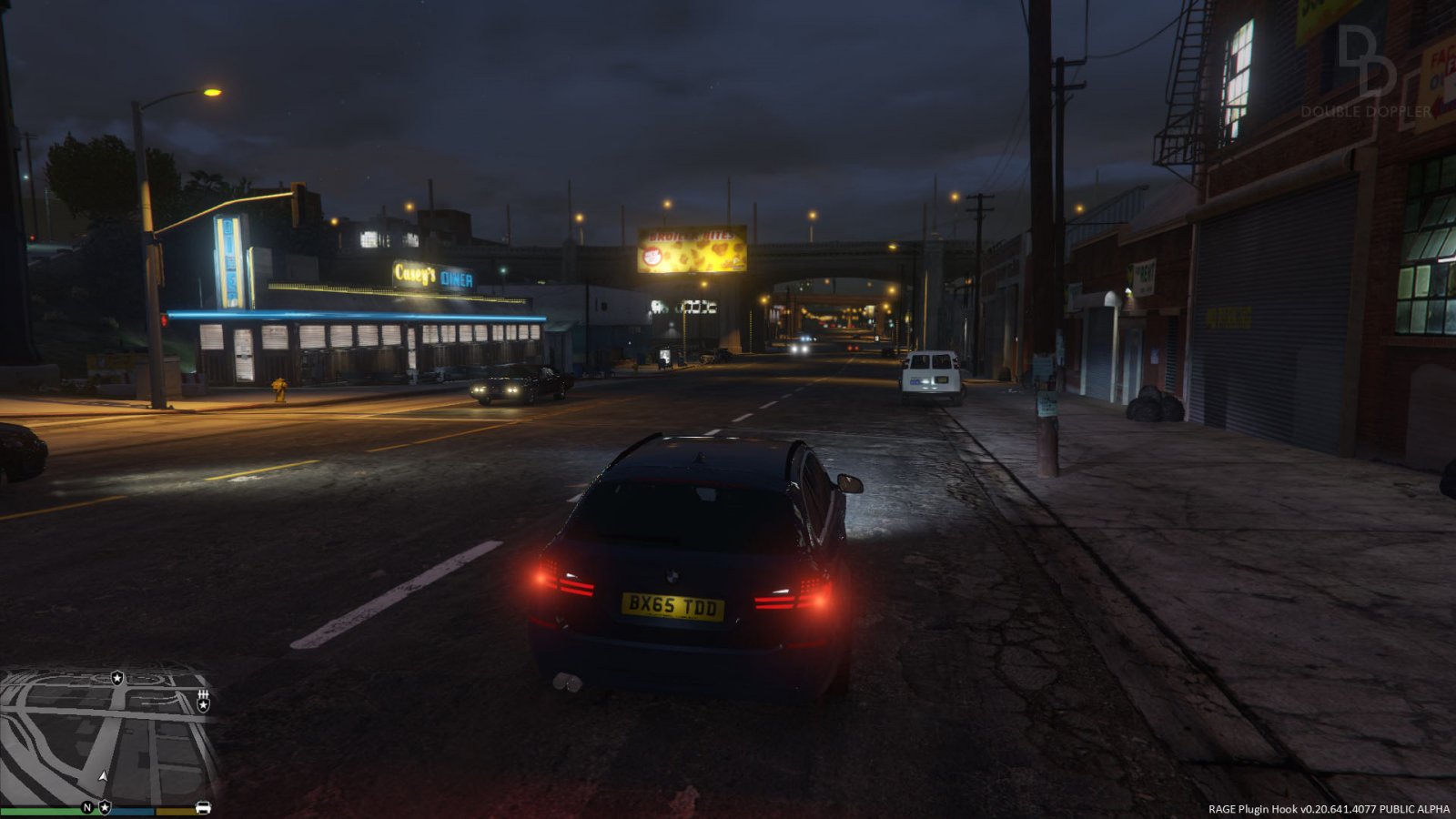Select the white car blip on the minimap
This screenshot has width=1456, height=819.
[x=203, y=807]
